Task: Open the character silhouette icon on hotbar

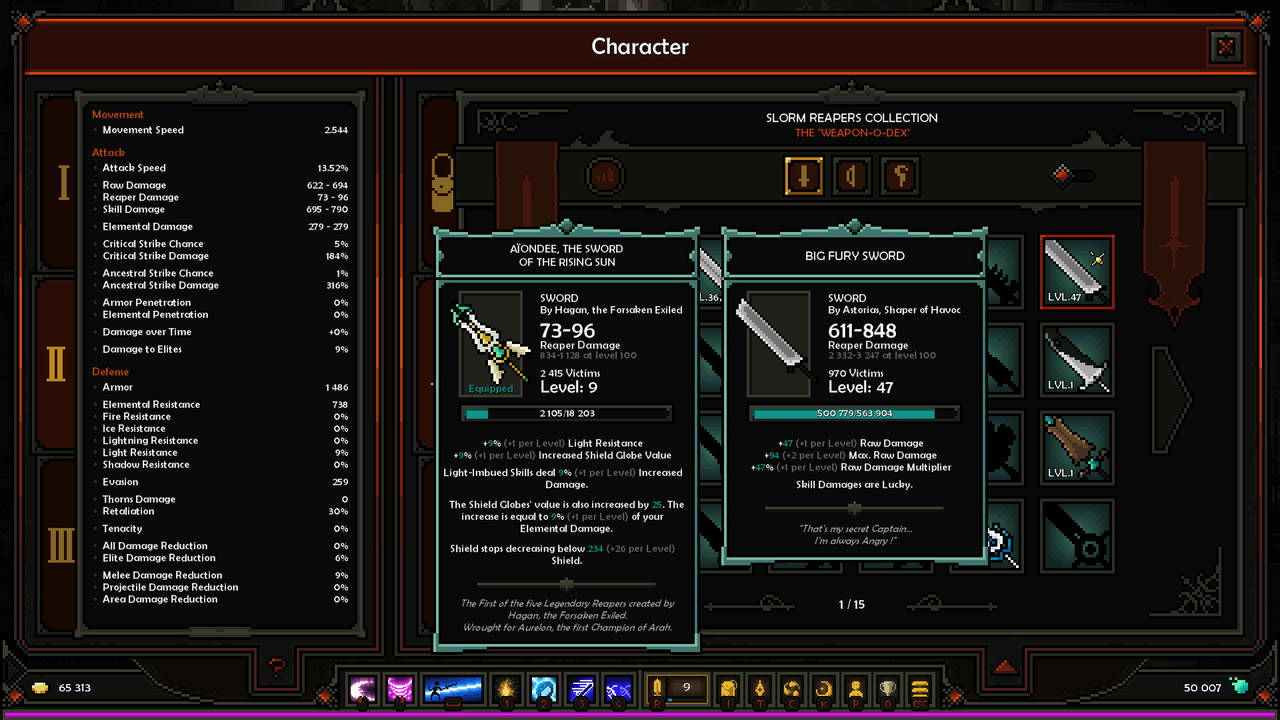Action: 856,689
